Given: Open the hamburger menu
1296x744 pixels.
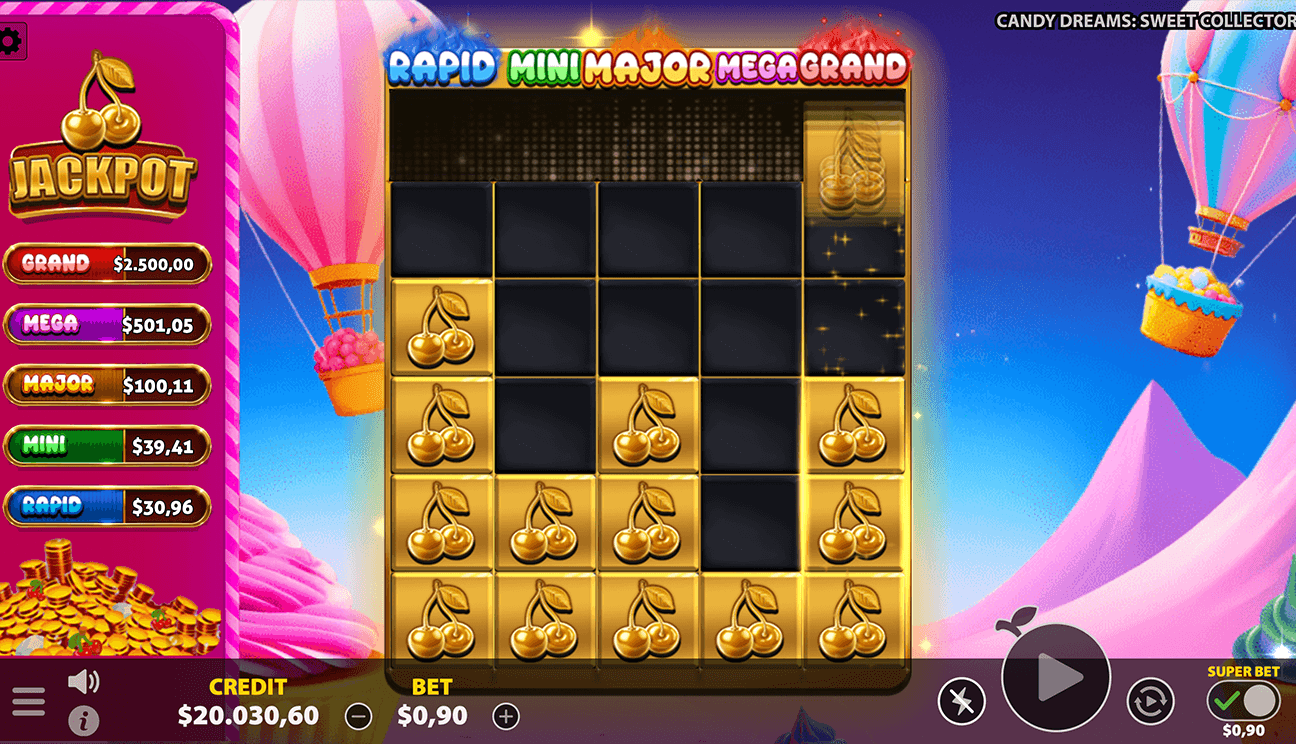Looking at the screenshot, I should point(28,700).
